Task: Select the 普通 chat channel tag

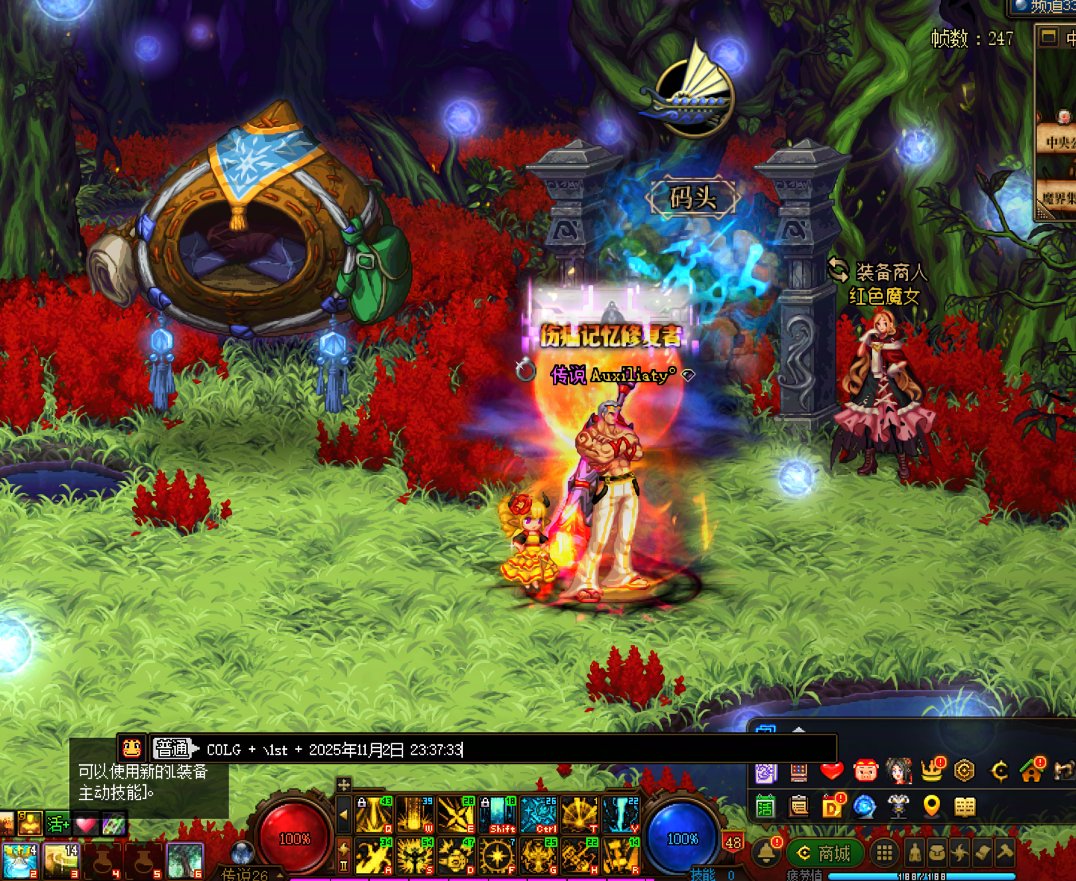Action: point(172,748)
